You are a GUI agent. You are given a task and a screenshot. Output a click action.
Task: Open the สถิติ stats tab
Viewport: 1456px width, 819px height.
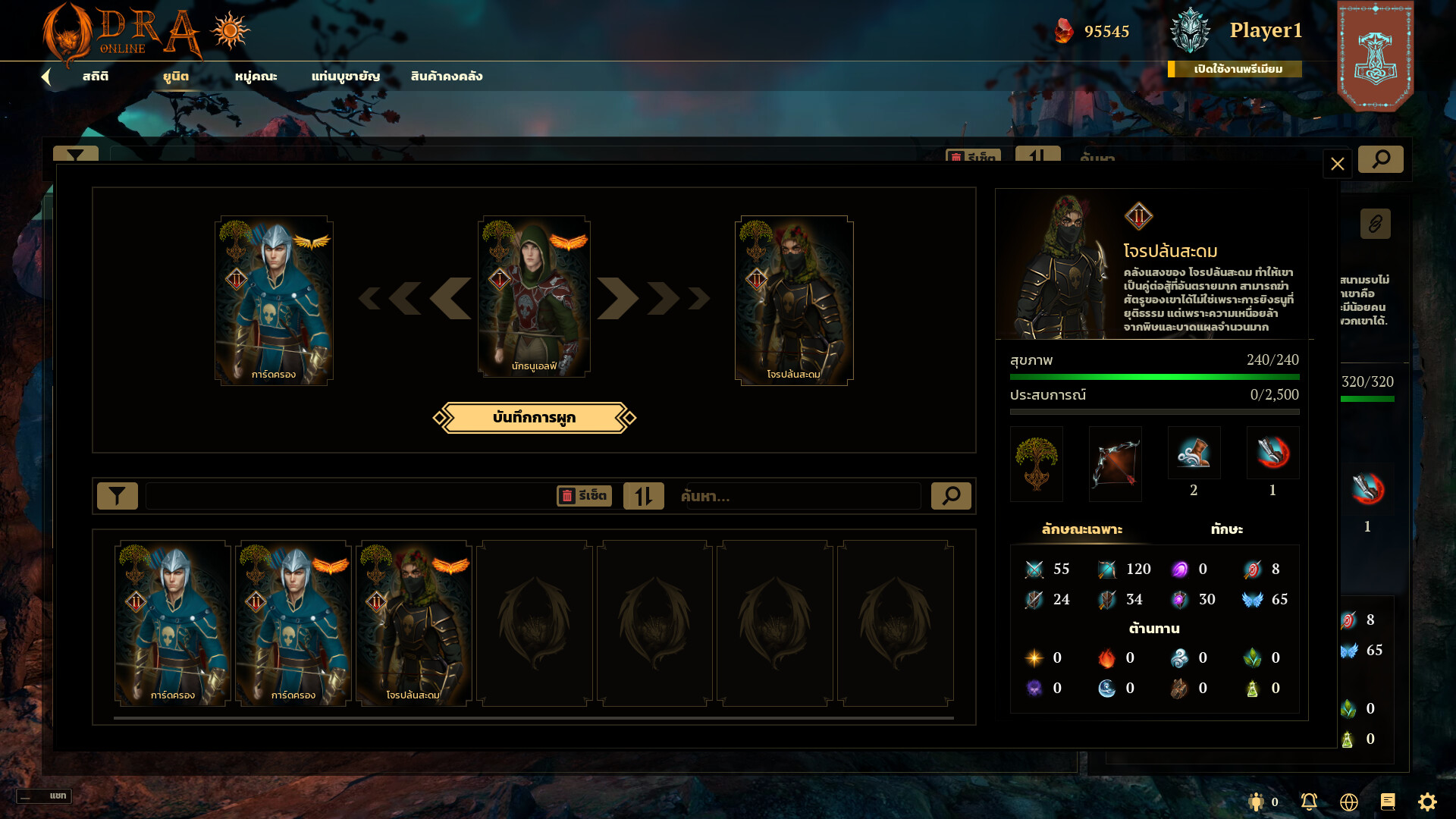[96, 77]
